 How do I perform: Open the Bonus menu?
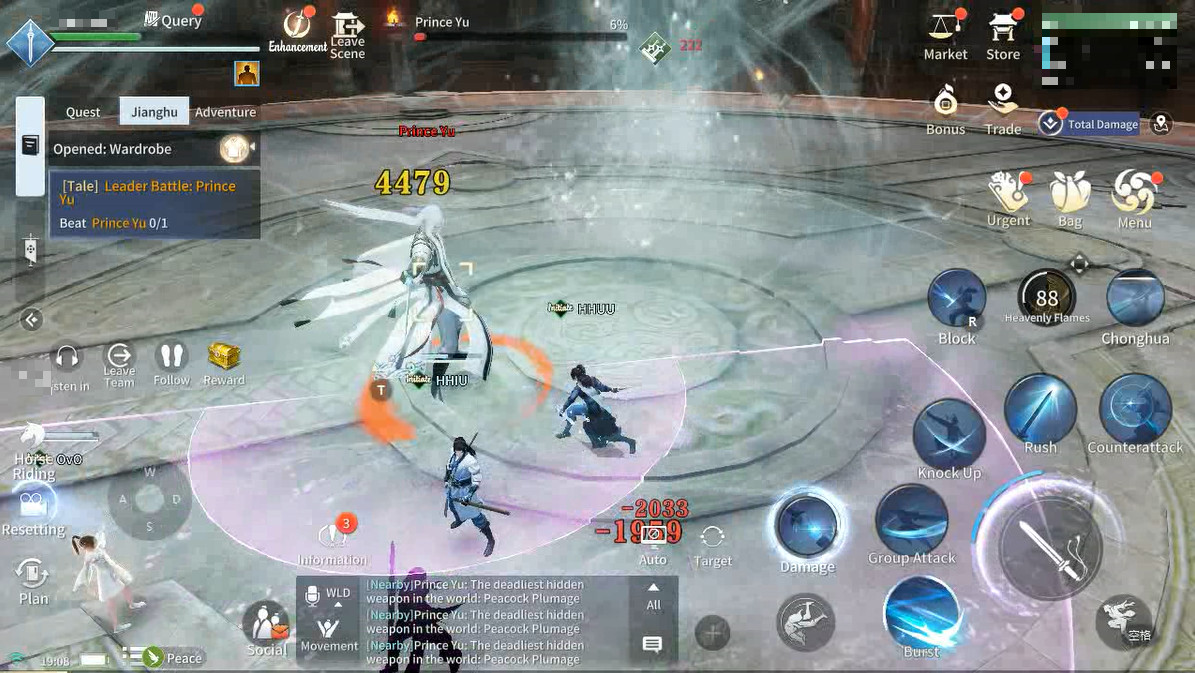click(x=945, y=108)
